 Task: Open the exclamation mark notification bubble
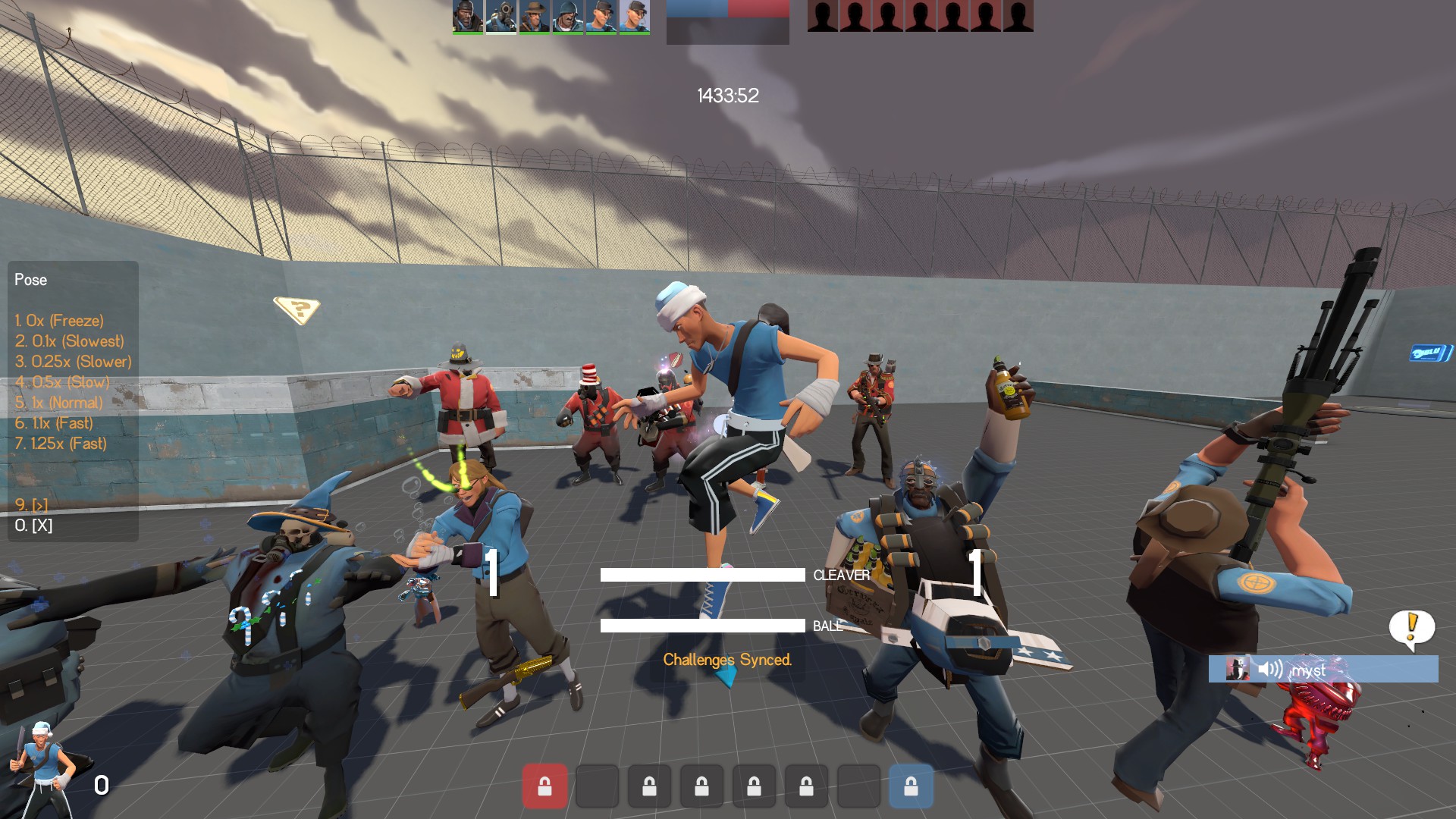tap(1411, 629)
